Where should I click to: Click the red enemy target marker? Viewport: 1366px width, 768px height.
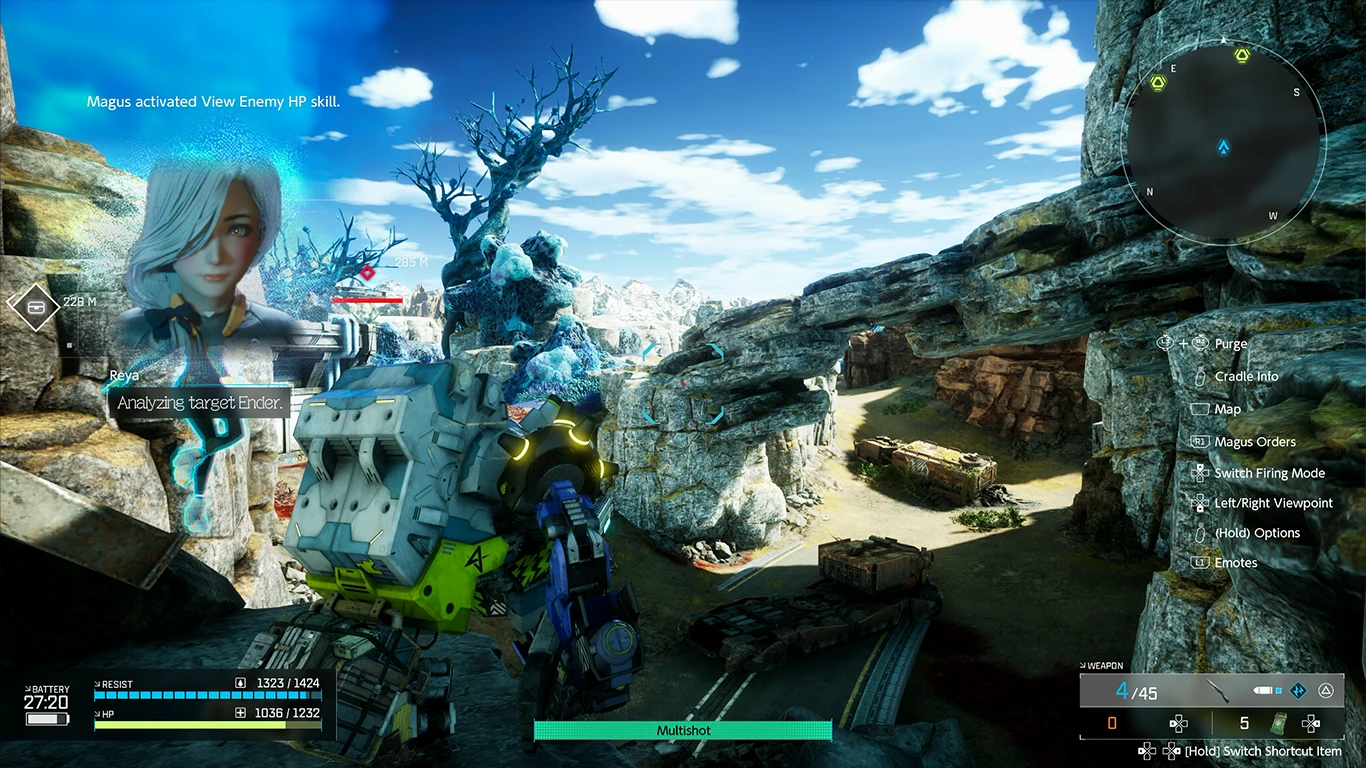367,273
